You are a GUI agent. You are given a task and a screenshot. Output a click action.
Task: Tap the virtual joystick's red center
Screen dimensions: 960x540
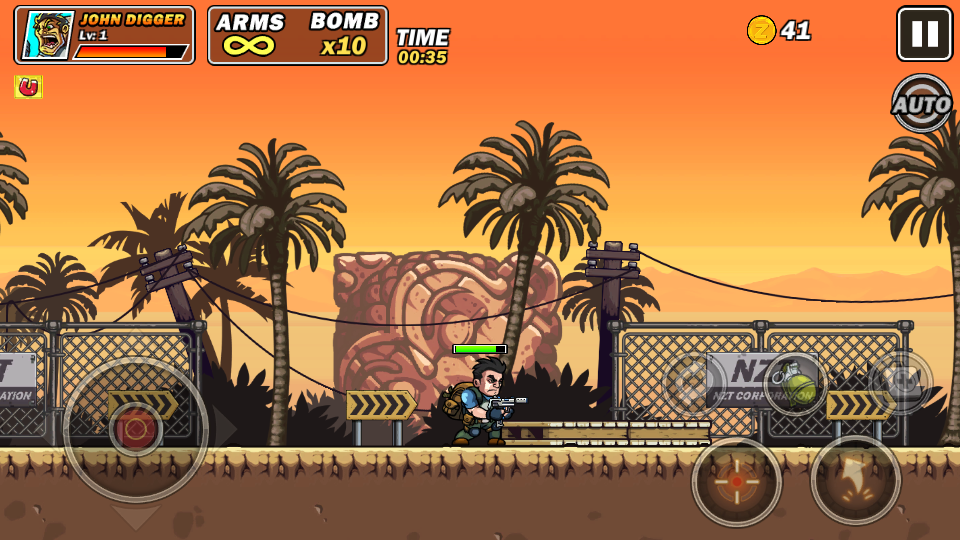[136, 429]
